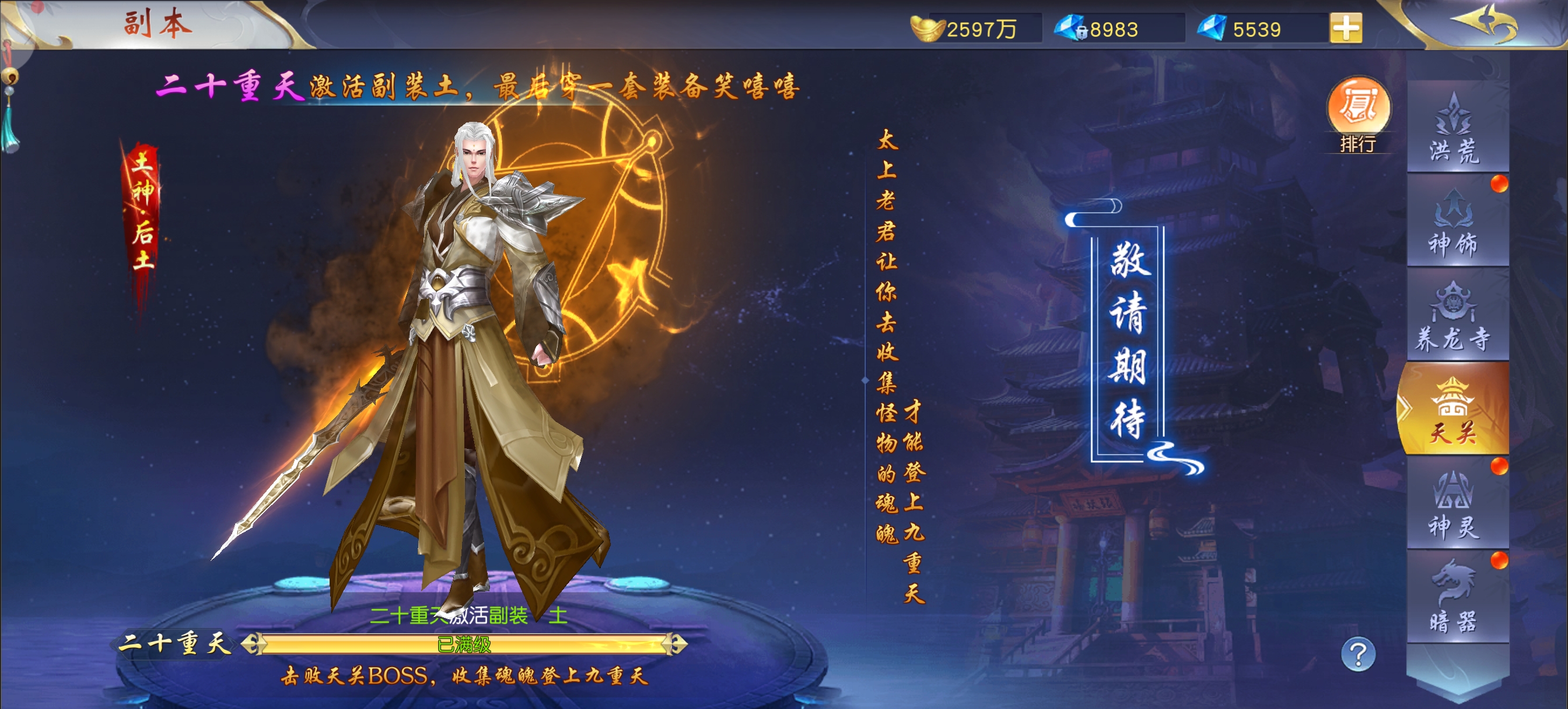The image size is (1568, 709).
Task: Switch to the 洪荒 tab
Action: (1456, 128)
